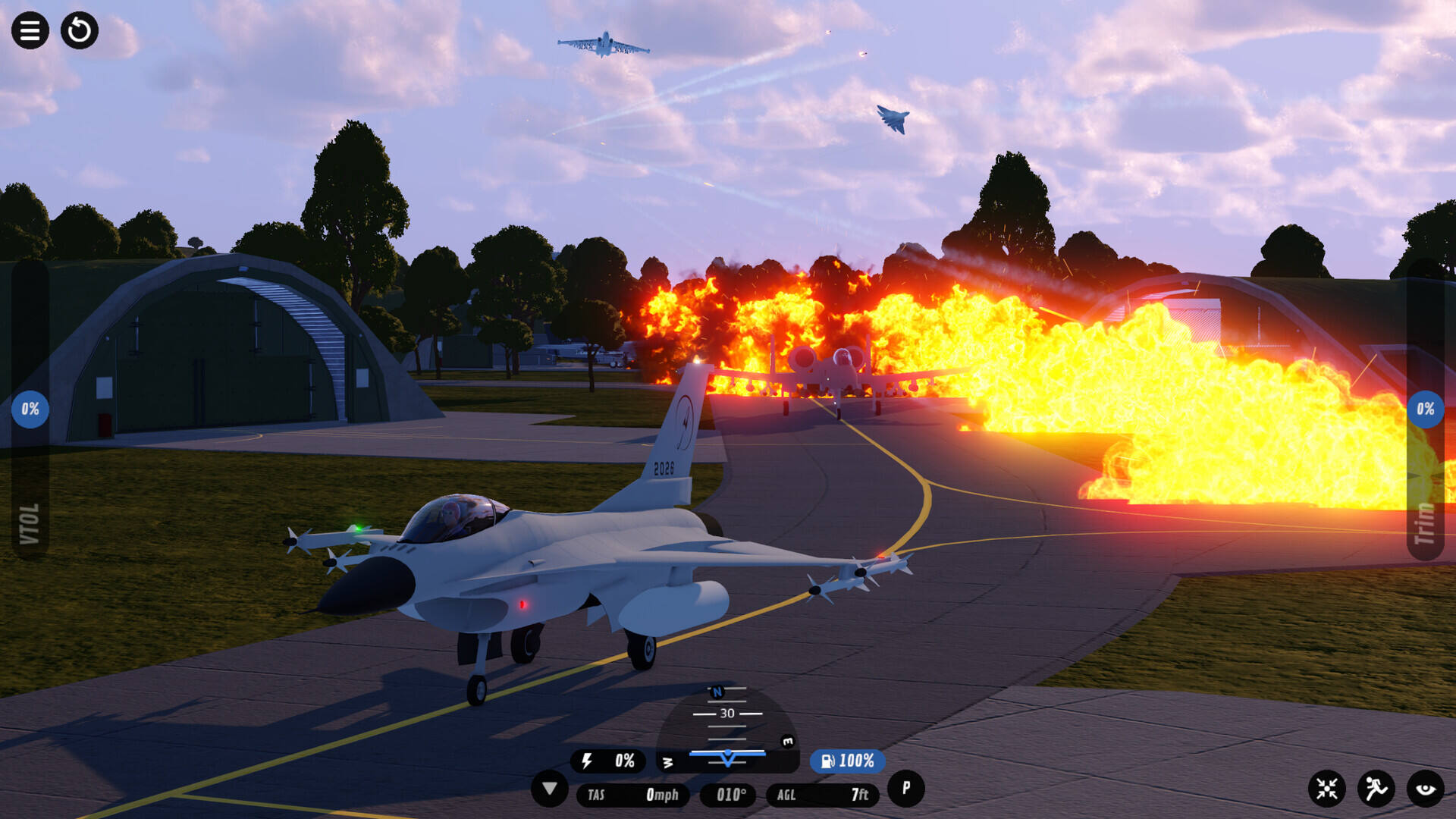The image size is (1456, 819).
Task: Click the inward-arrows target button
Action: 1327,789
